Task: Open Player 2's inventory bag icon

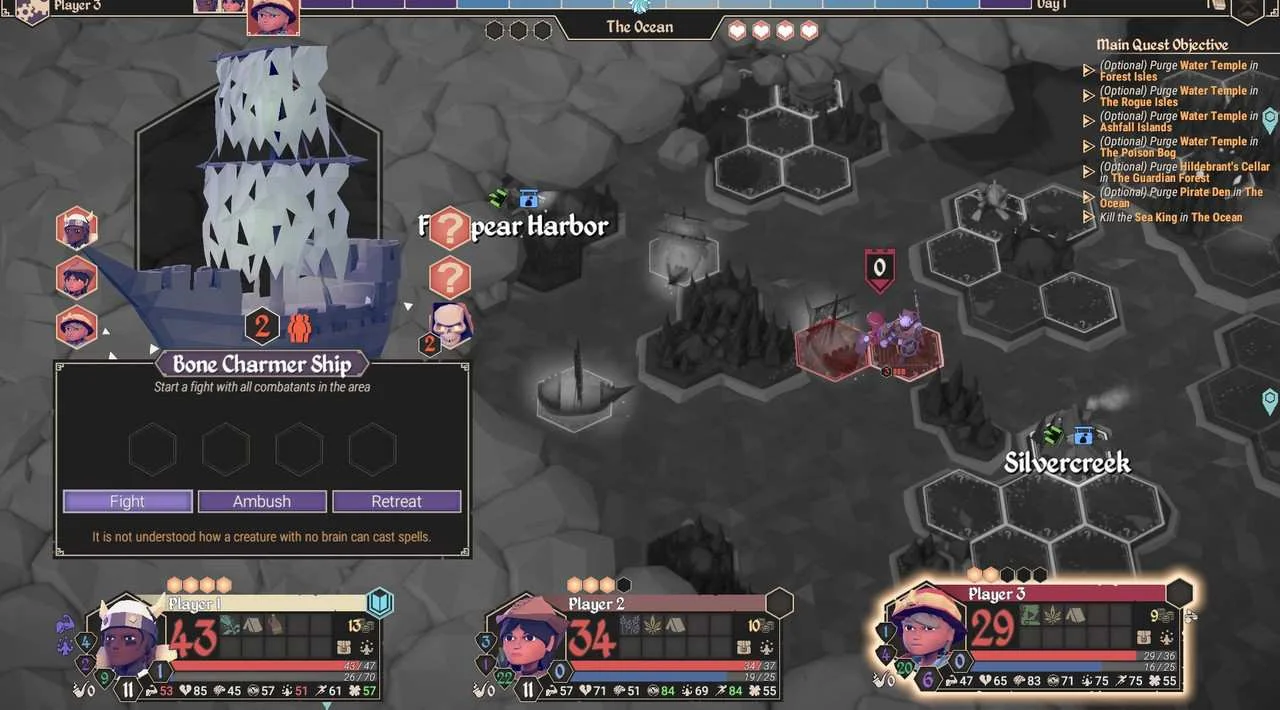Action: (x=751, y=648)
